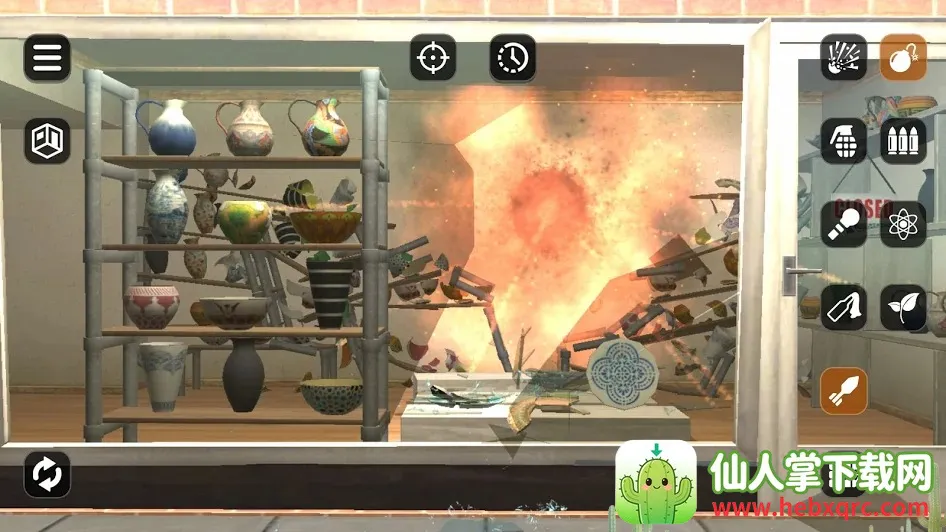Open the cactus download site logo

[656, 482]
